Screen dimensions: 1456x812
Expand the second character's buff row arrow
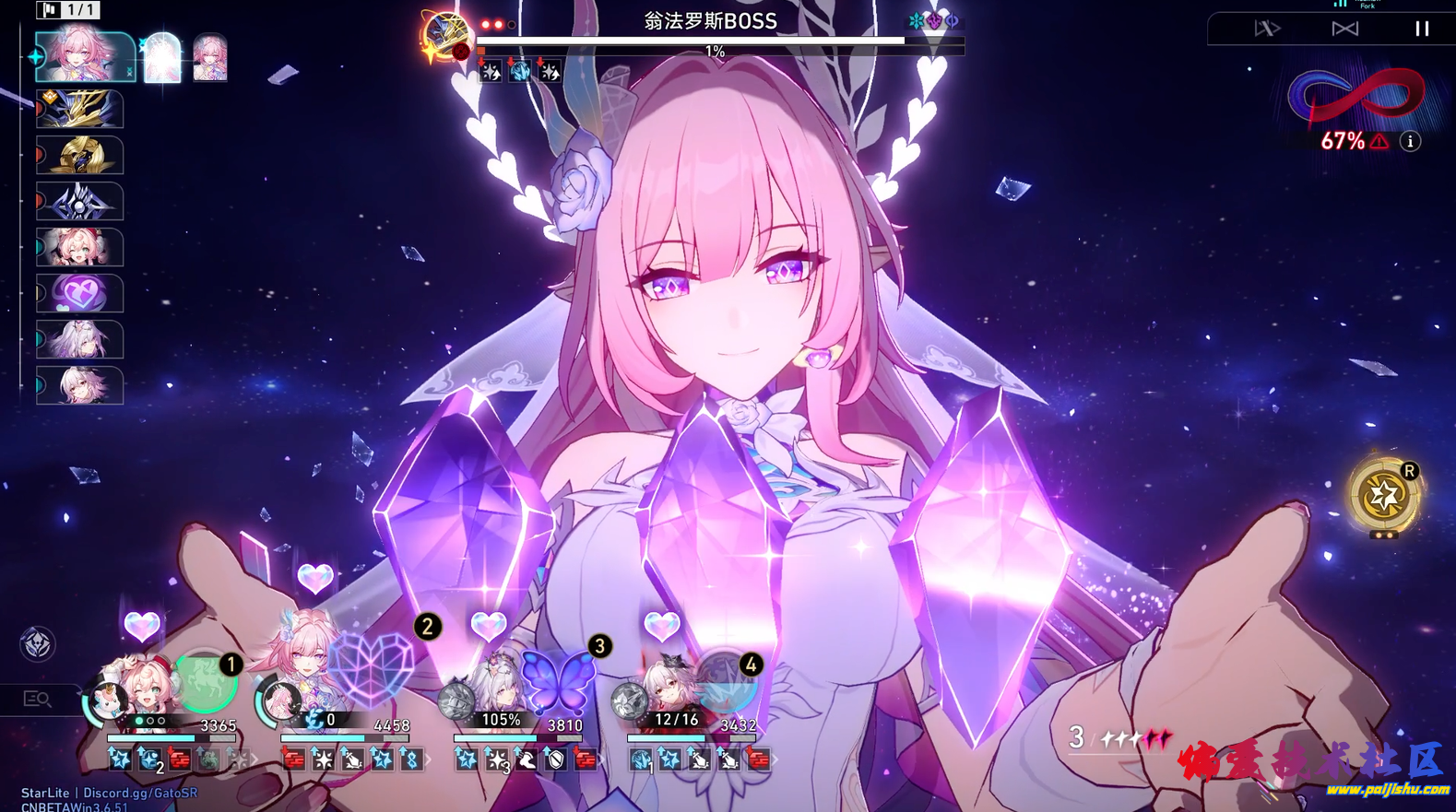[x=428, y=761]
